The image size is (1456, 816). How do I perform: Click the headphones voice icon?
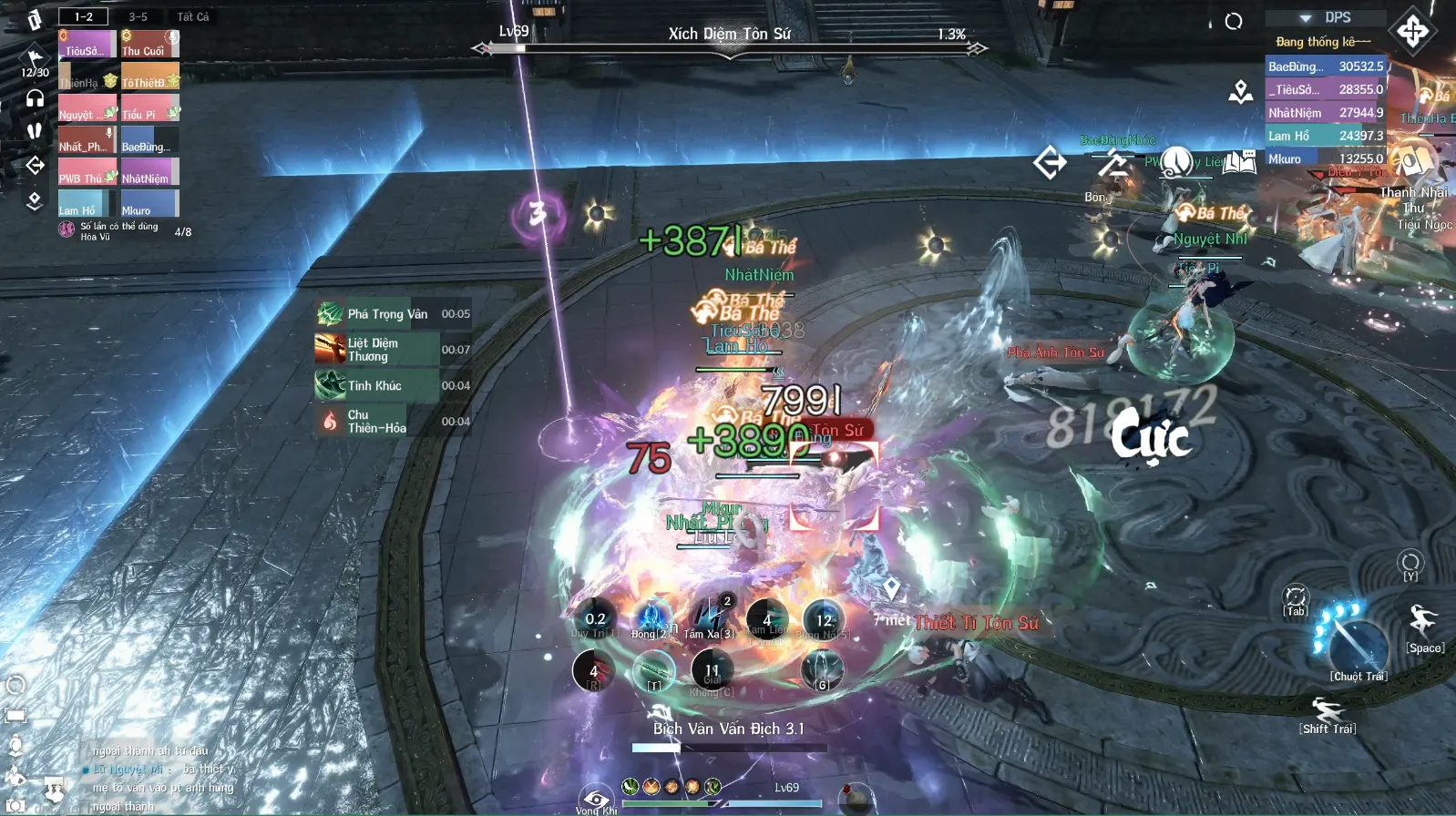click(35, 98)
